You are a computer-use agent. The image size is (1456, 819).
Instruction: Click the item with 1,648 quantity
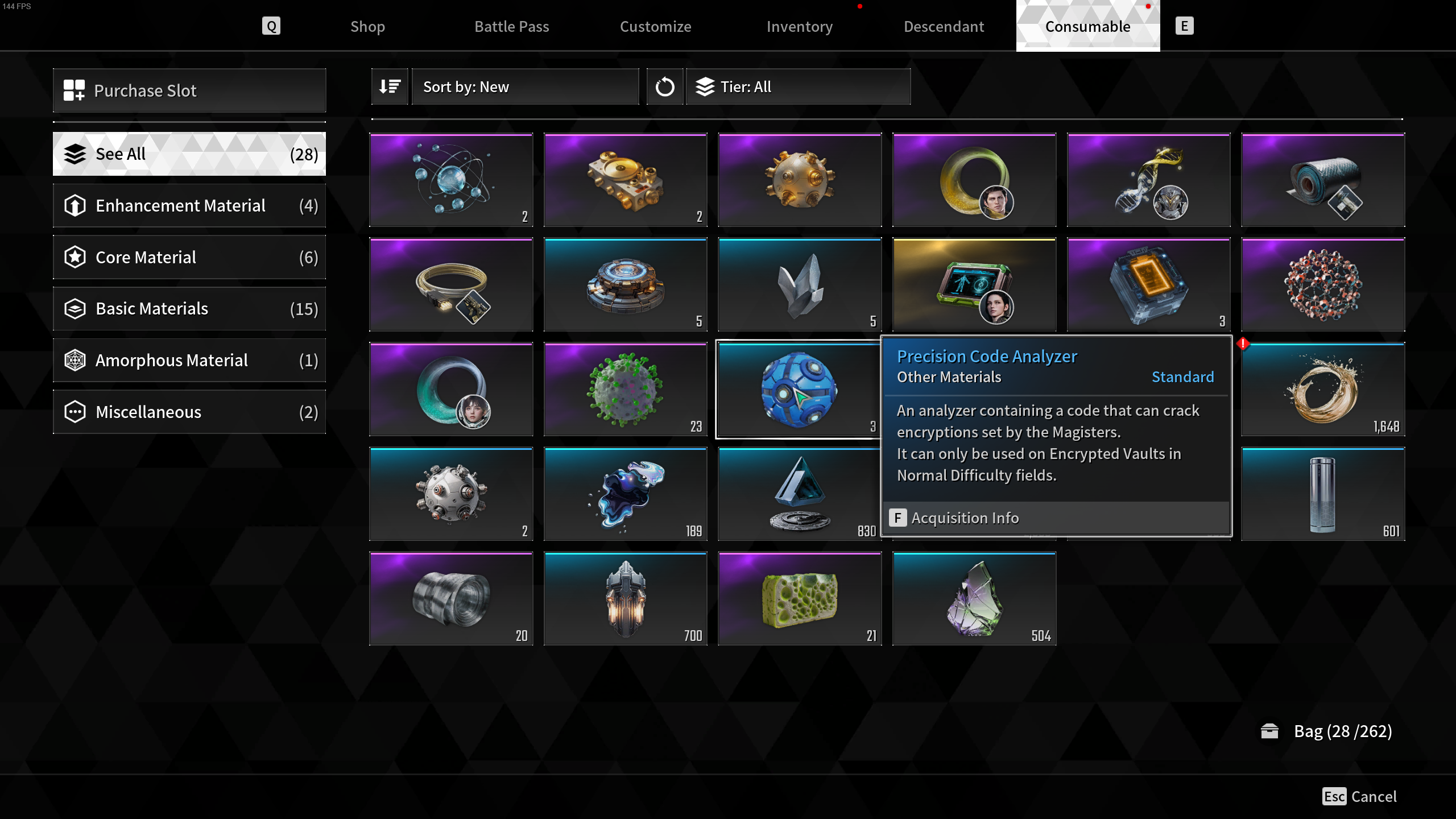tap(1322, 389)
